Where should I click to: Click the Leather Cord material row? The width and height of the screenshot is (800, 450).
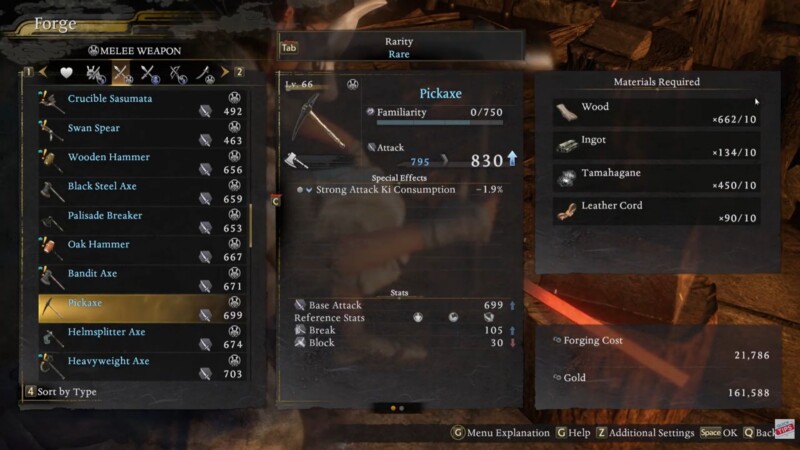(x=656, y=211)
